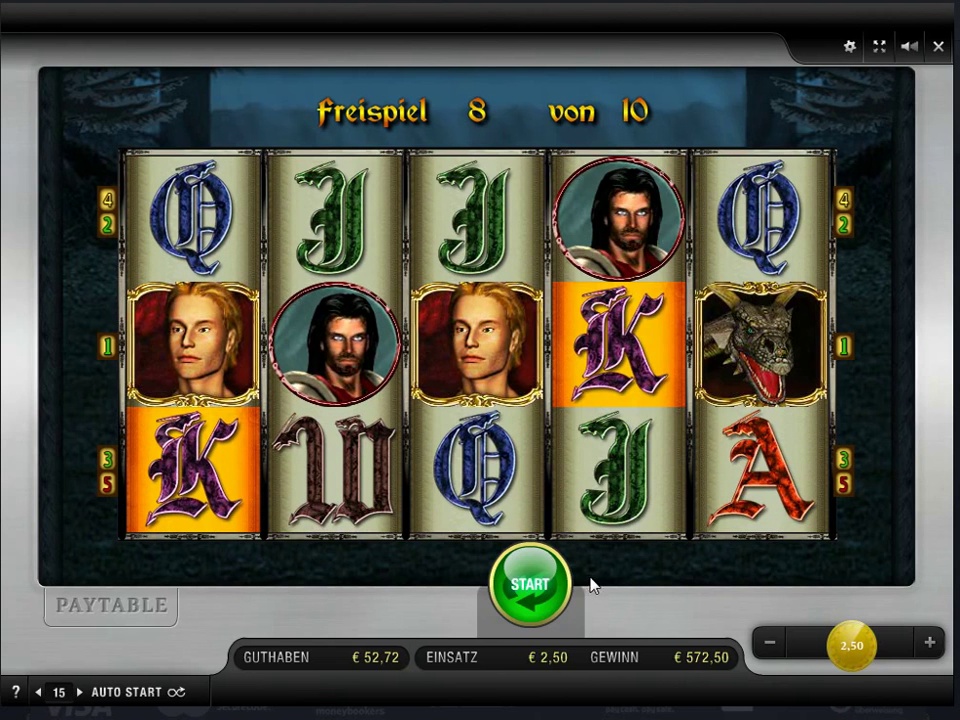The height and width of the screenshot is (720, 960).
Task: Toggle fullscreen mode
Action: (x=879, y=46)
